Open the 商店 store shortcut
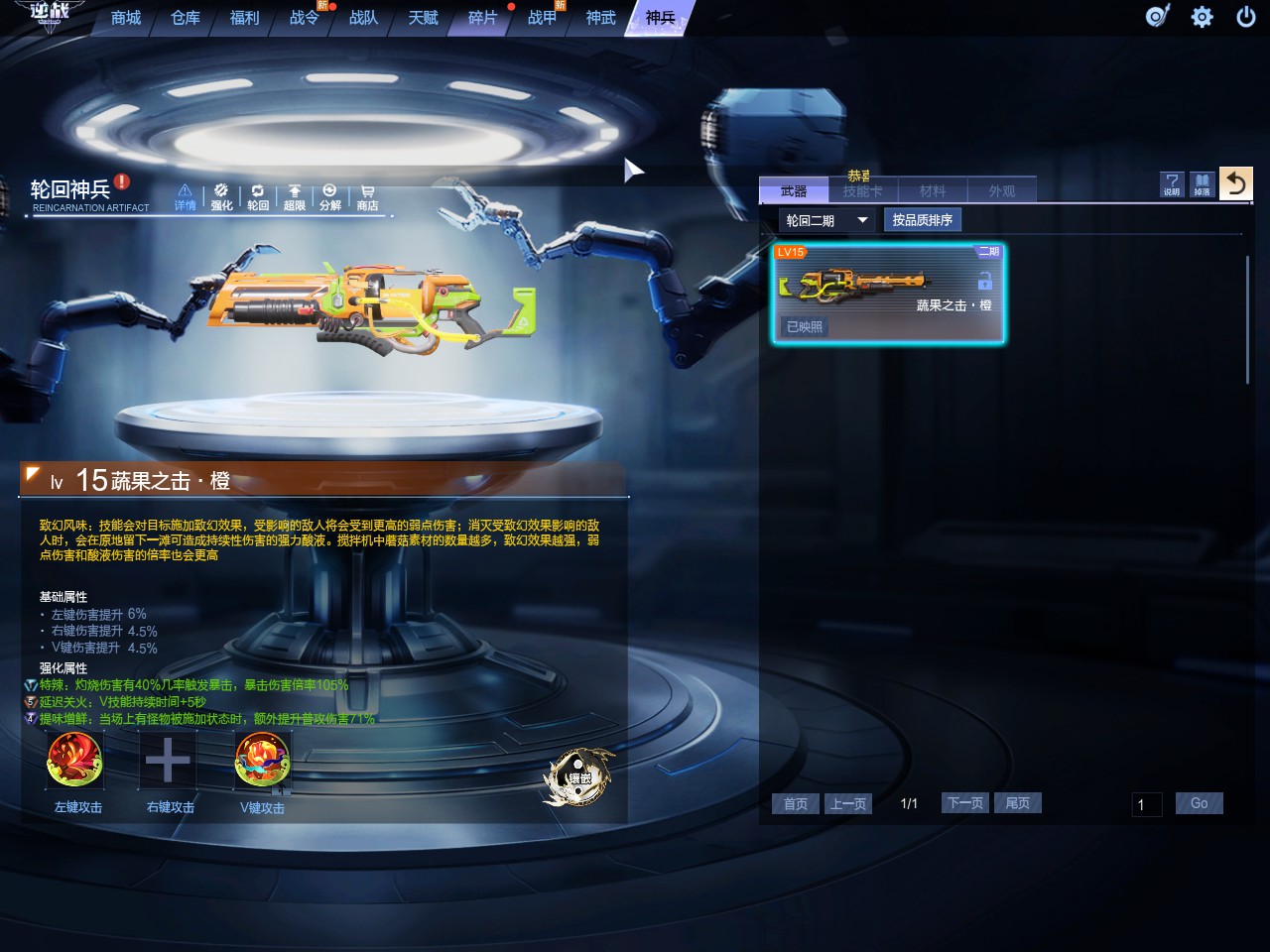Image resolution: width=1270 pixels, height=952 pixels. (367, 196)
